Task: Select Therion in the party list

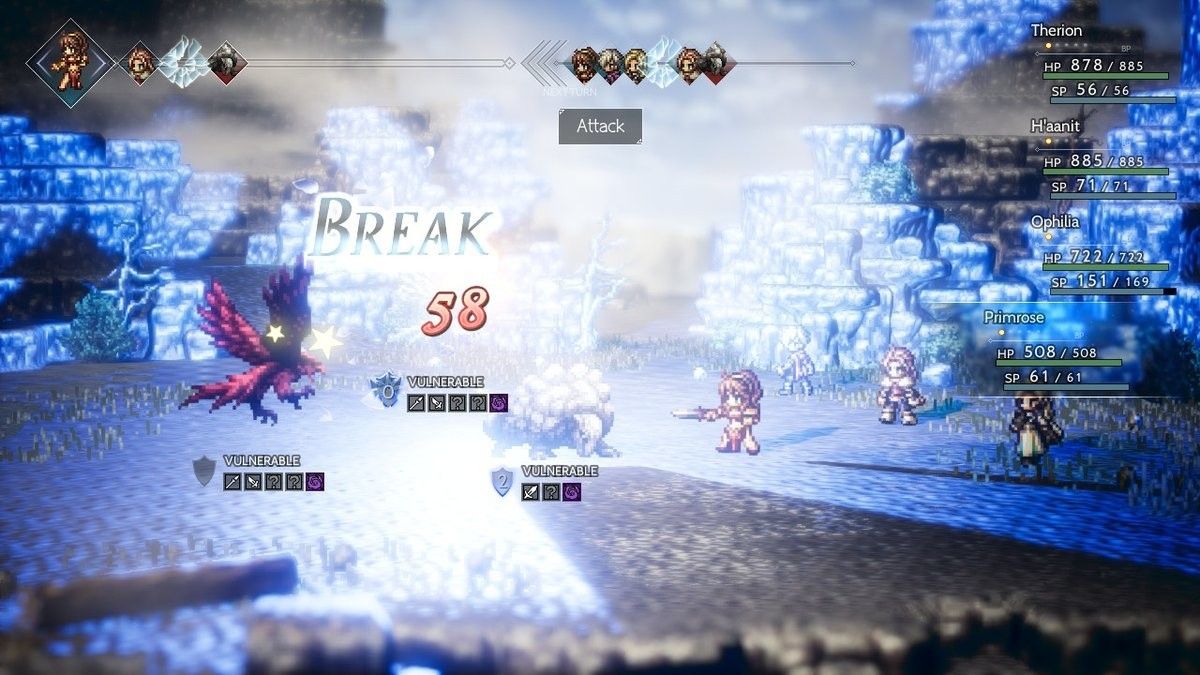Action: [x=1056, y=31]
